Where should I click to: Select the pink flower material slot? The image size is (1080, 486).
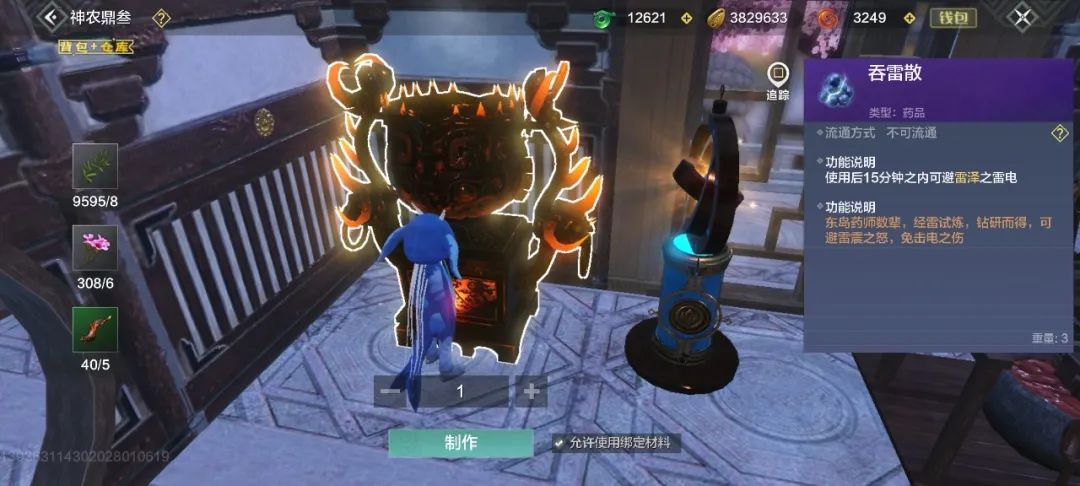(94, 248)
